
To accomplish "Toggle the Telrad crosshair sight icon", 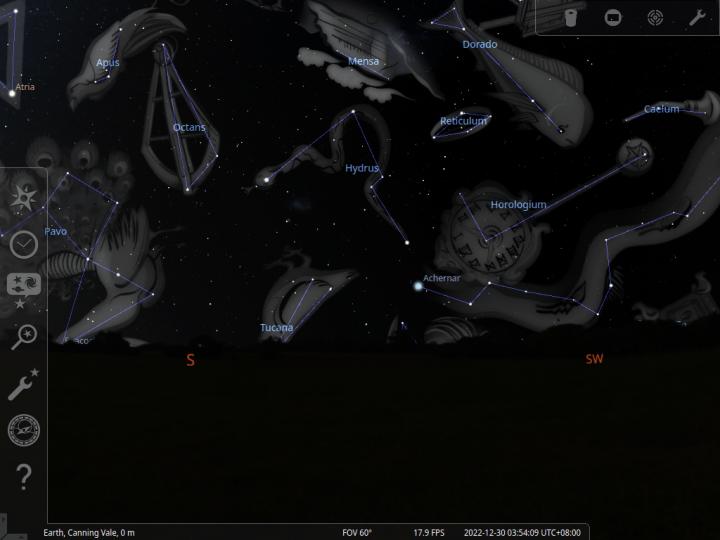I will click(x=655, y=17).
